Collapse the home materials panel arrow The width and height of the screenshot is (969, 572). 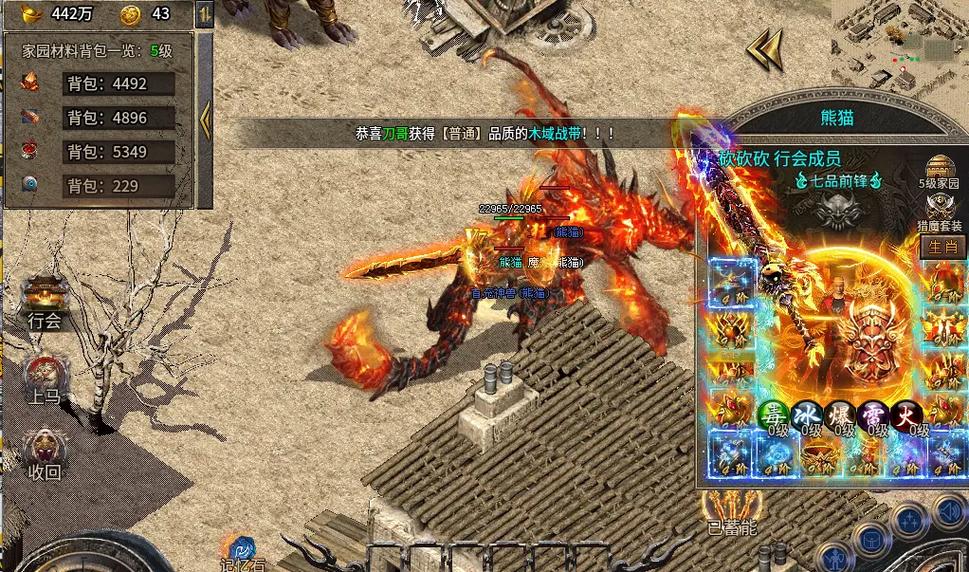click(205, 120)
